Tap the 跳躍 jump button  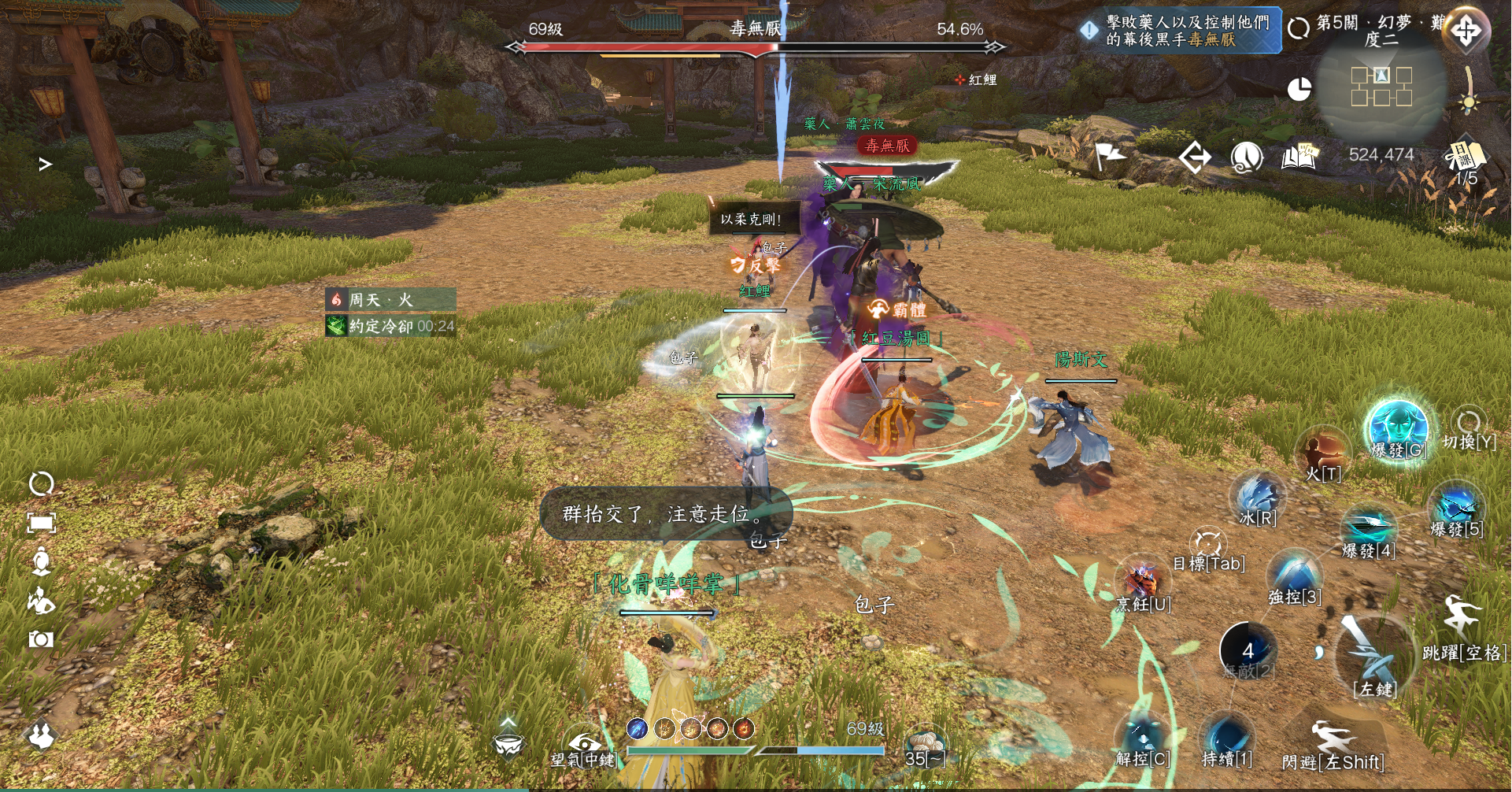1462,620
